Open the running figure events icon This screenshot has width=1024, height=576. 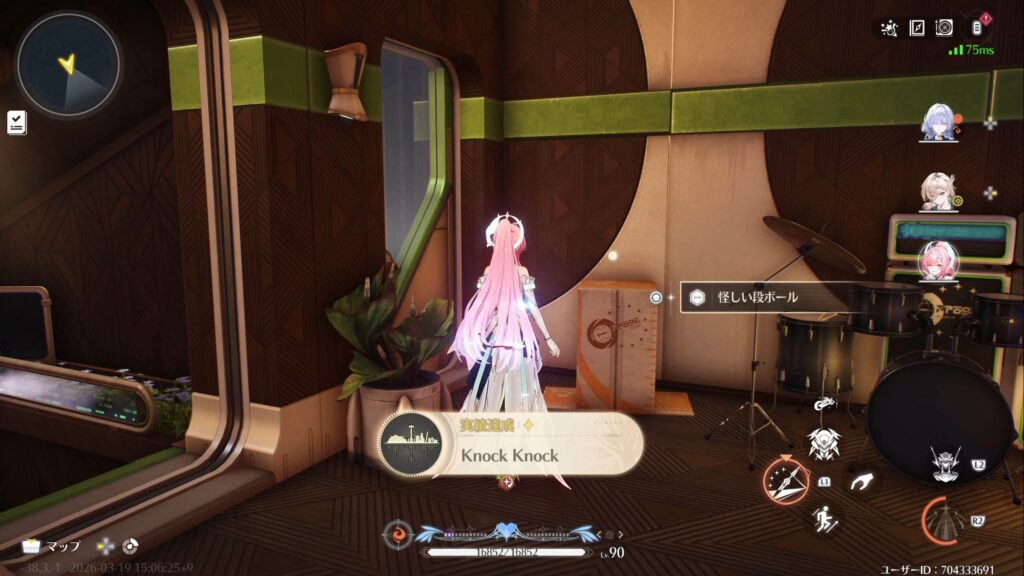pyautogui.click(x=887, y=28)
